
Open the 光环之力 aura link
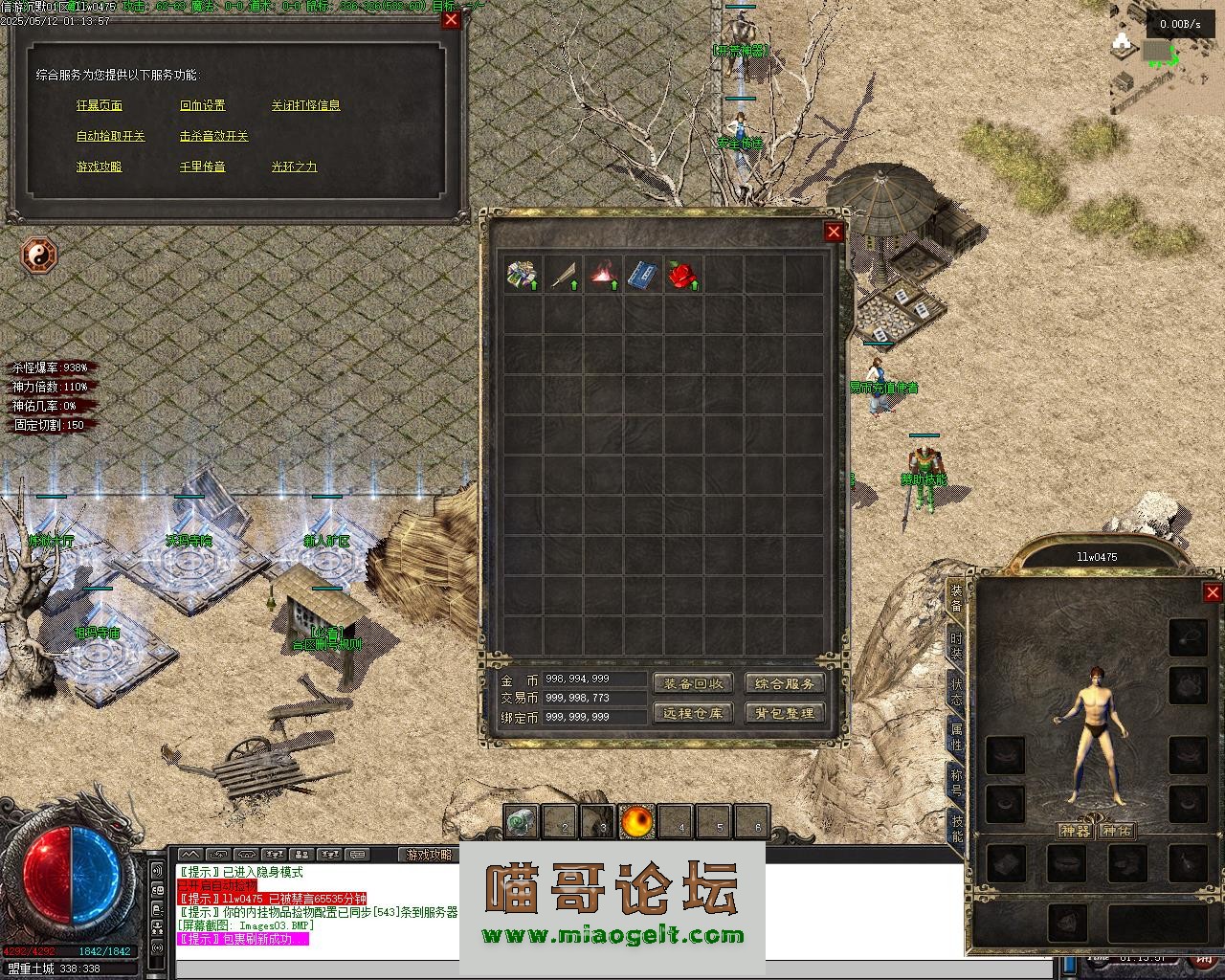294,167
